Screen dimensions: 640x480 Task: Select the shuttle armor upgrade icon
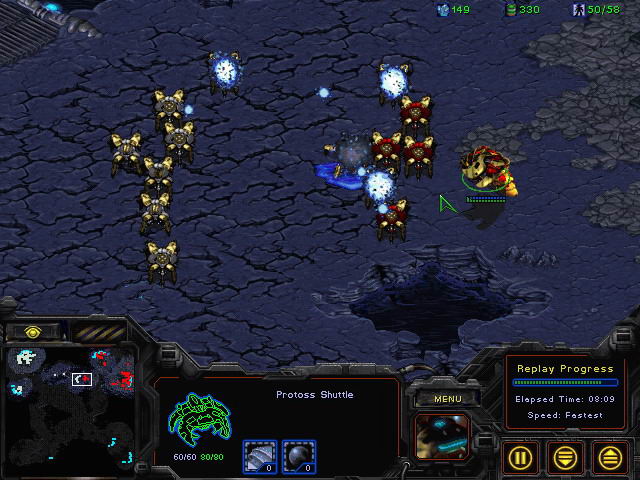point(260,455)
